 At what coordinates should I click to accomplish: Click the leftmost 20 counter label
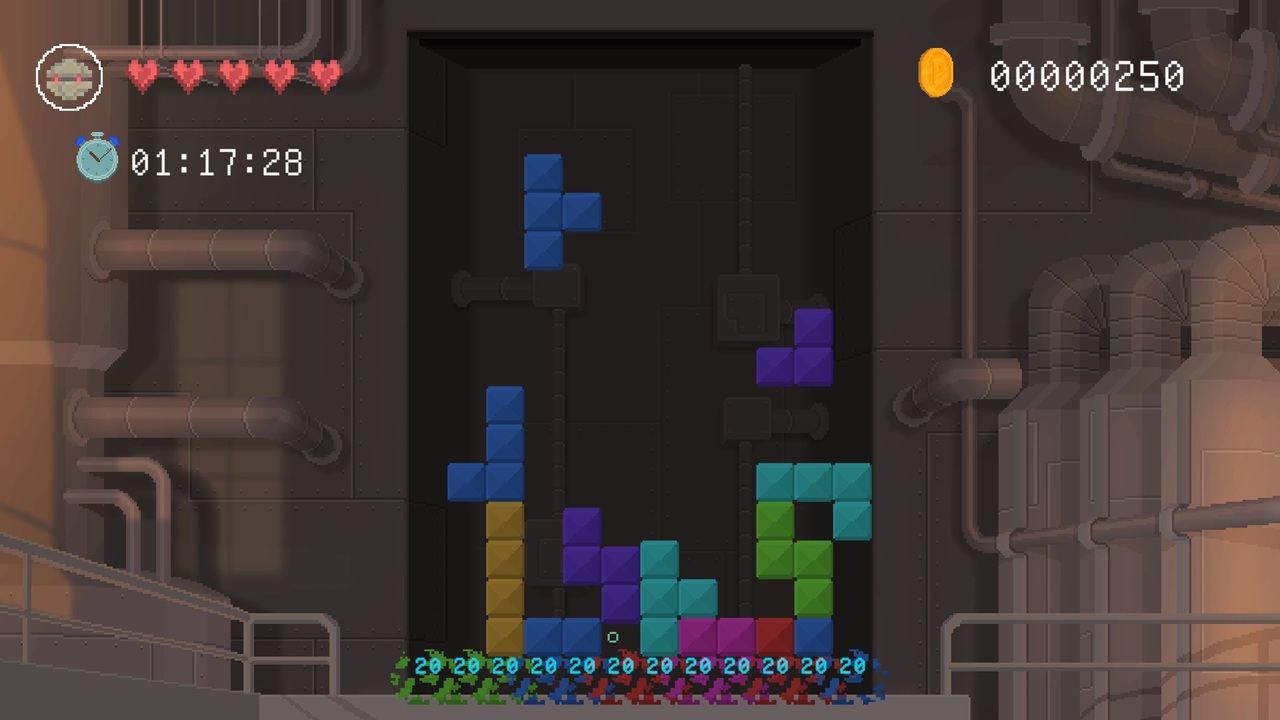pyautogui.click(x=430, y=665)
